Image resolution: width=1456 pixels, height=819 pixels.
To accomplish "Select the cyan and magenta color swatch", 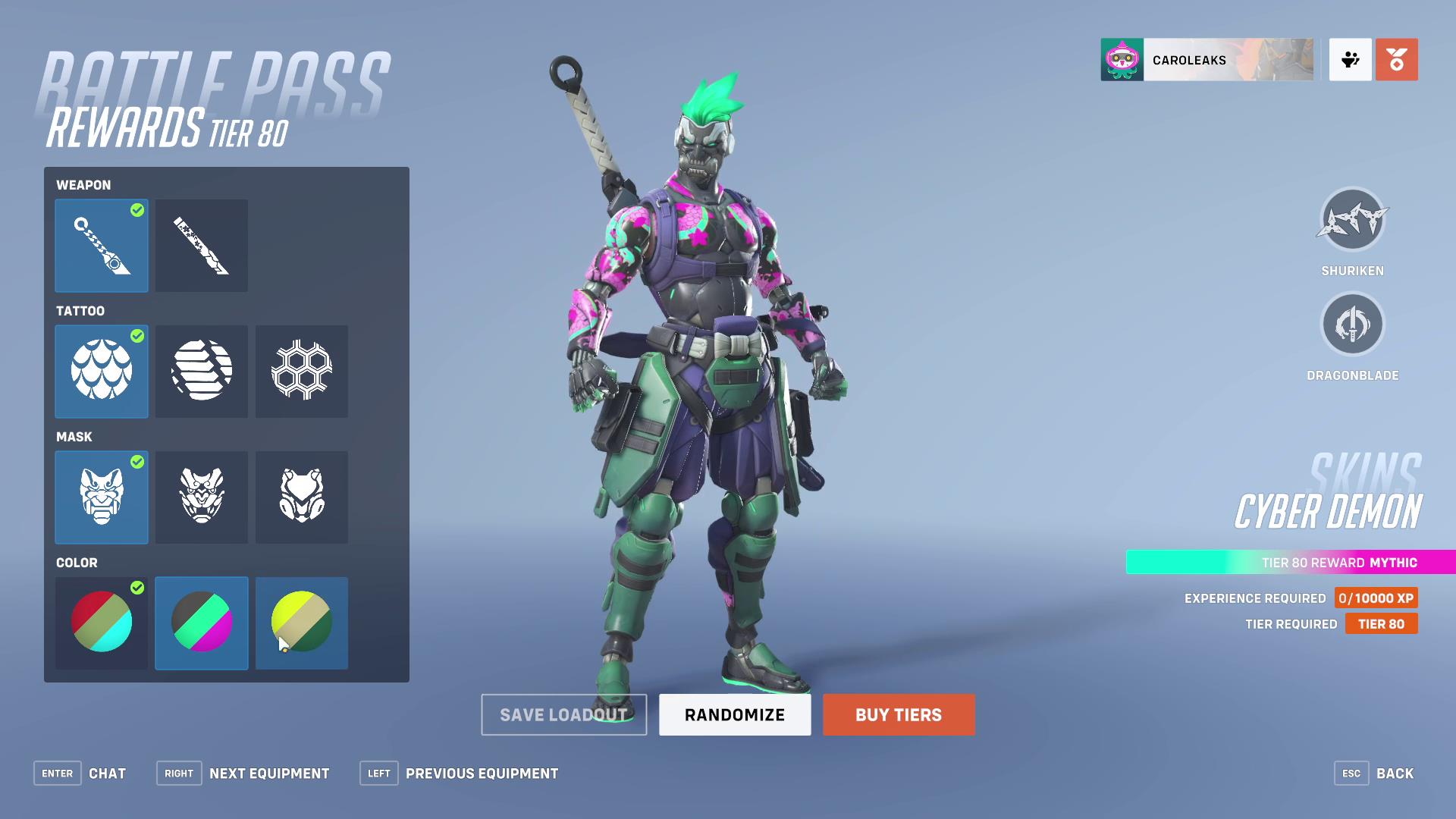I will tap(201, 623).
